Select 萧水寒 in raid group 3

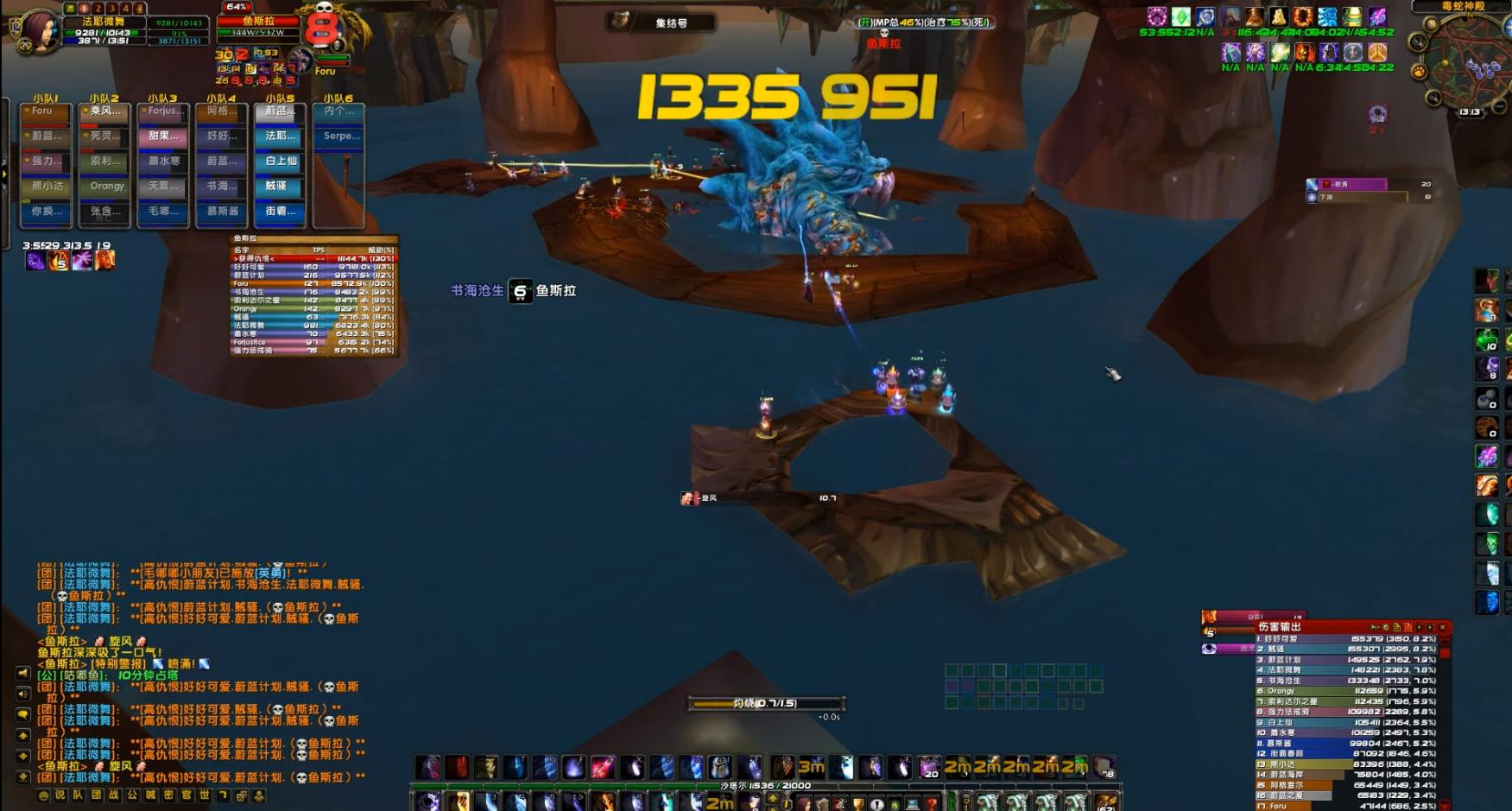click(163, 162)
